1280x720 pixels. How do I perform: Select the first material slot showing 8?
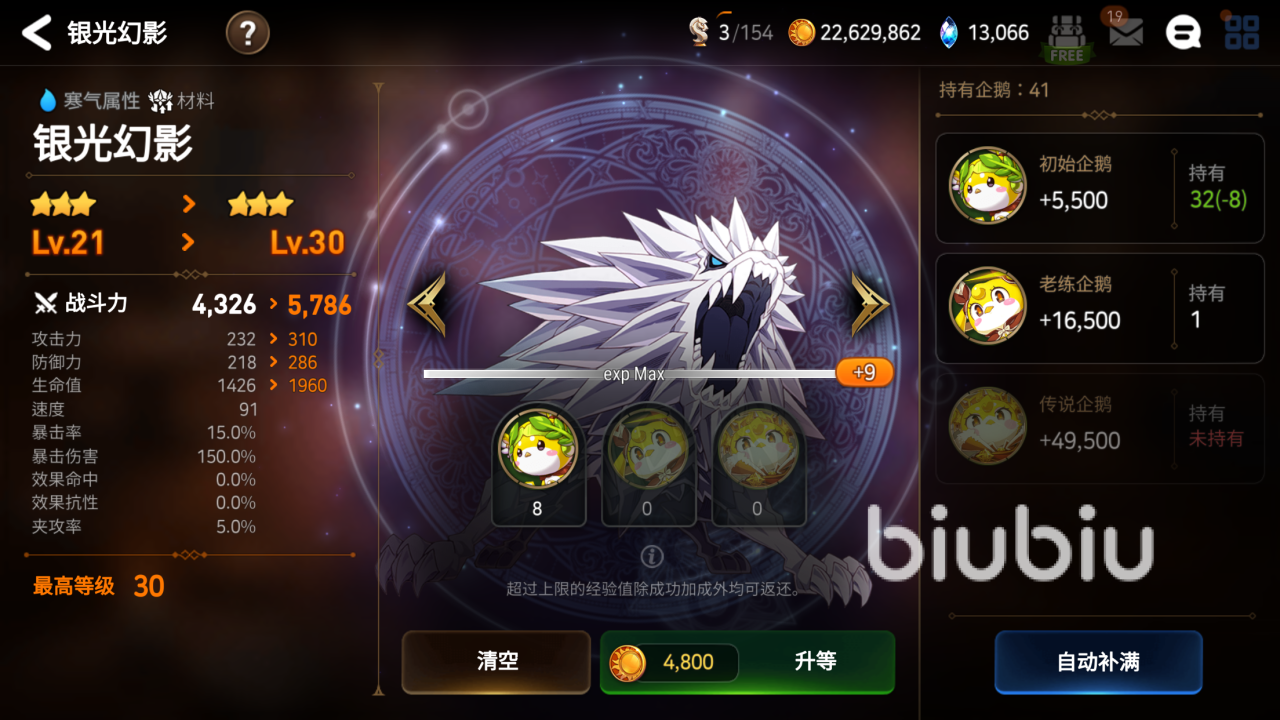(538, 468)
